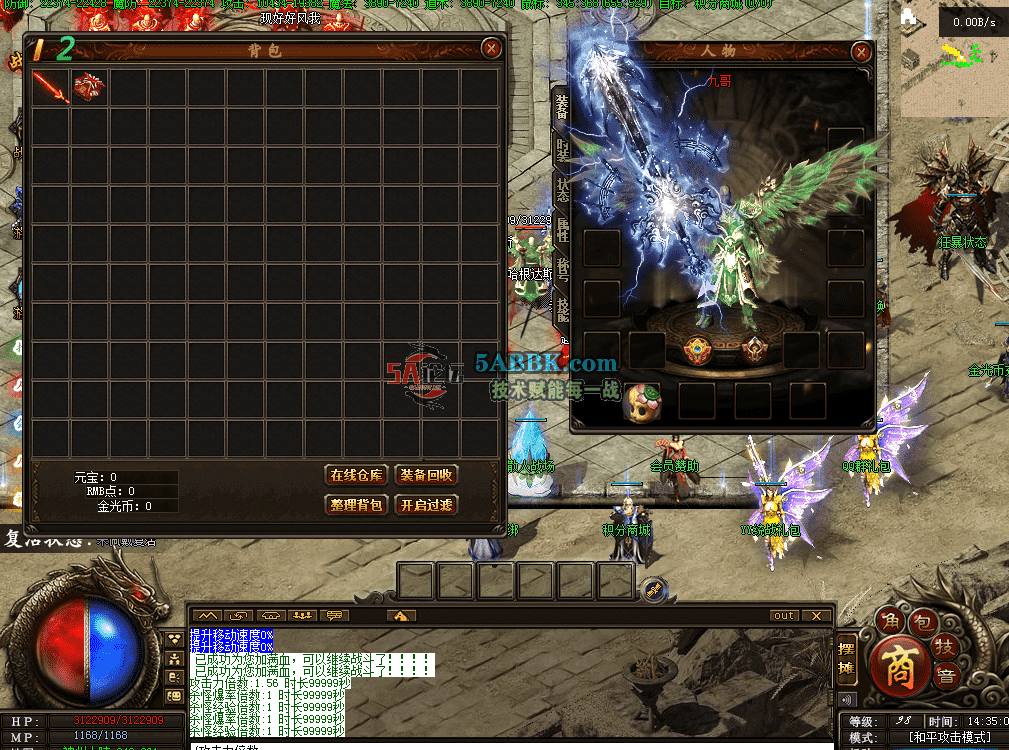Screen dimensions: 1009x750
Task: Open sound settings via the 音 button
Action: click(946, 677)
